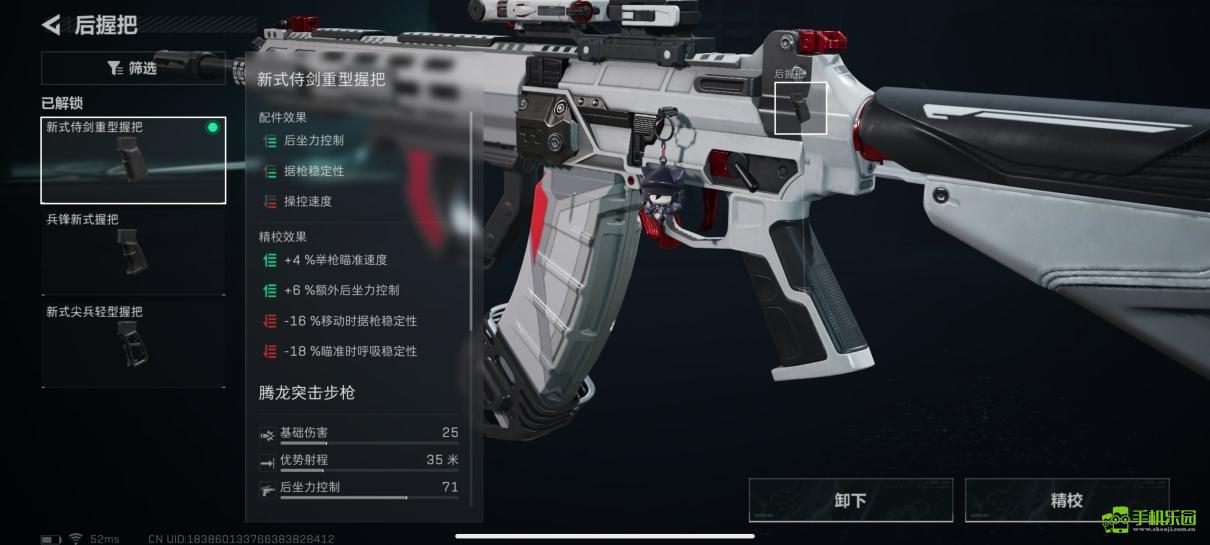Open calibration with the 精校 button
1210x545 pixels.
pos(1066,500)
